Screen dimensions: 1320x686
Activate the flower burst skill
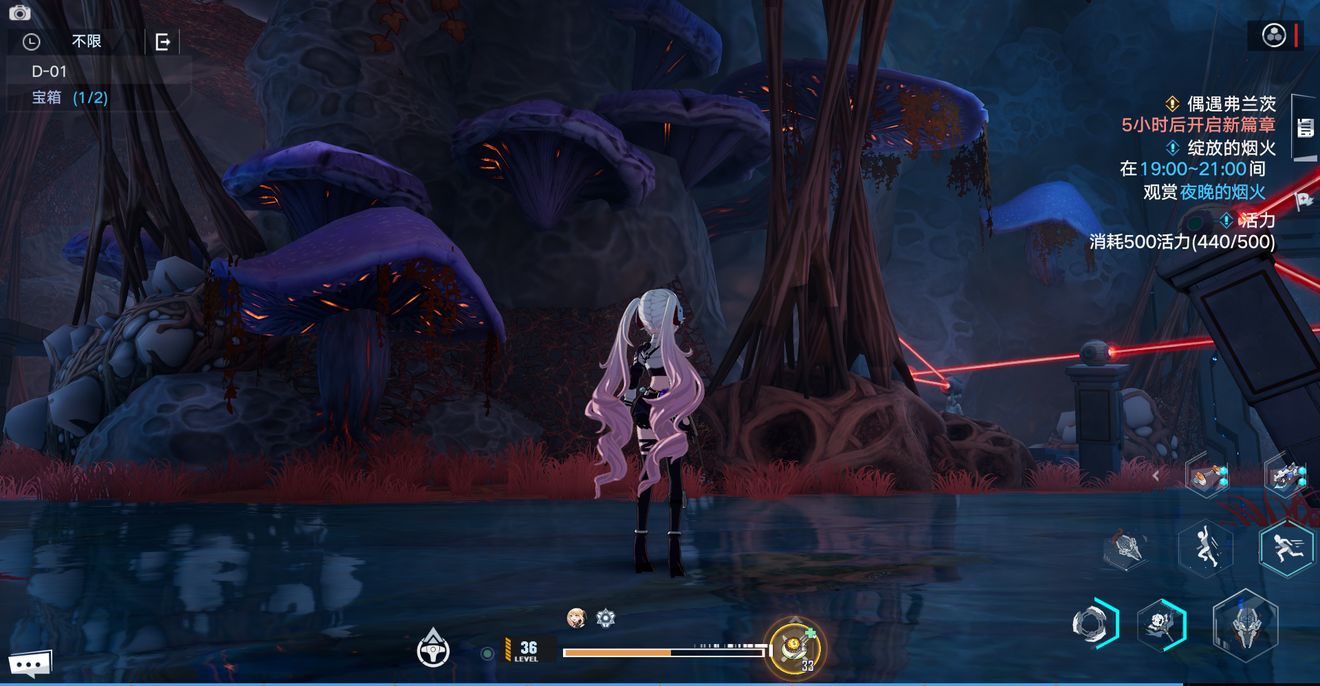1160,626
